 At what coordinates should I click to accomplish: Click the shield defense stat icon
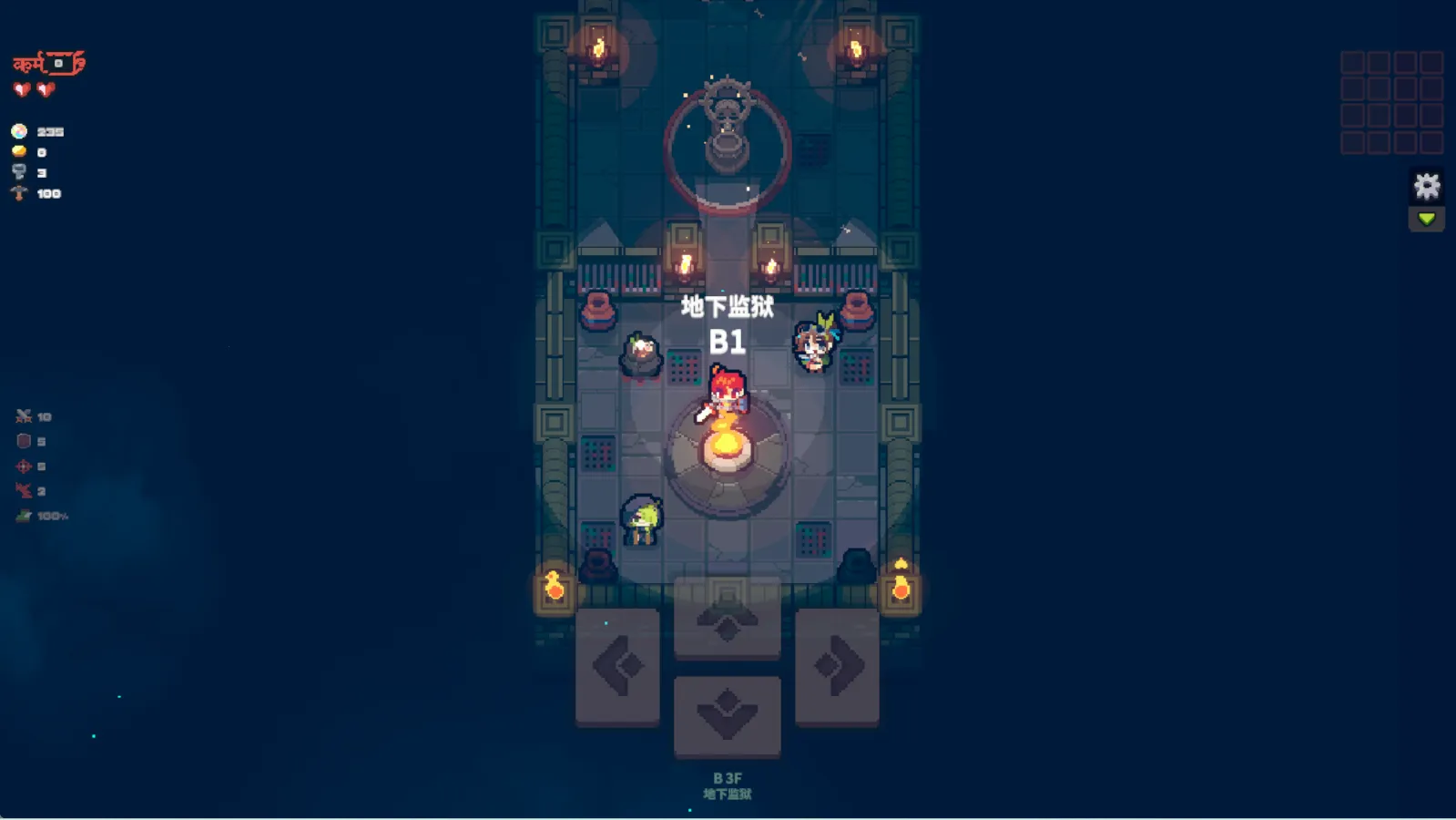click(24, 441)
